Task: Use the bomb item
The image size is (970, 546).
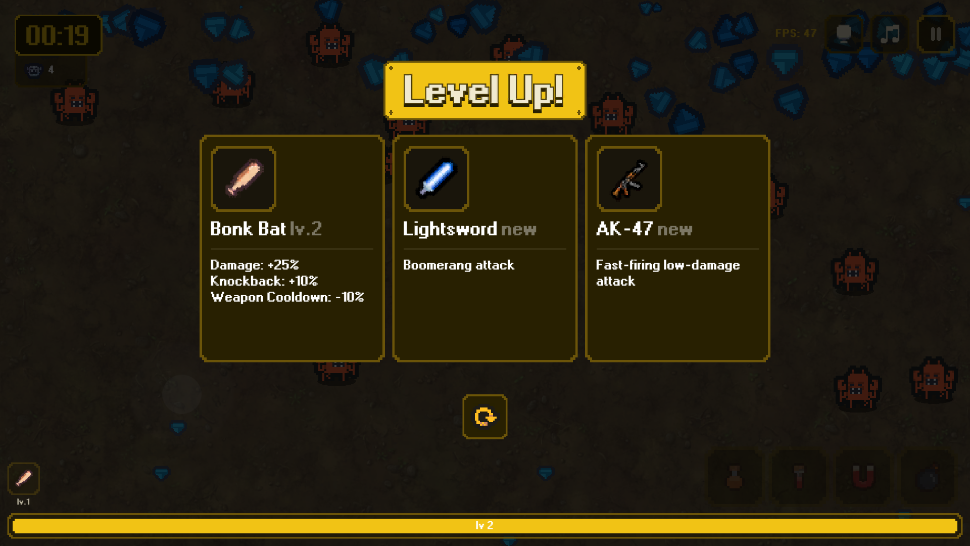Action: coord(926,477)
